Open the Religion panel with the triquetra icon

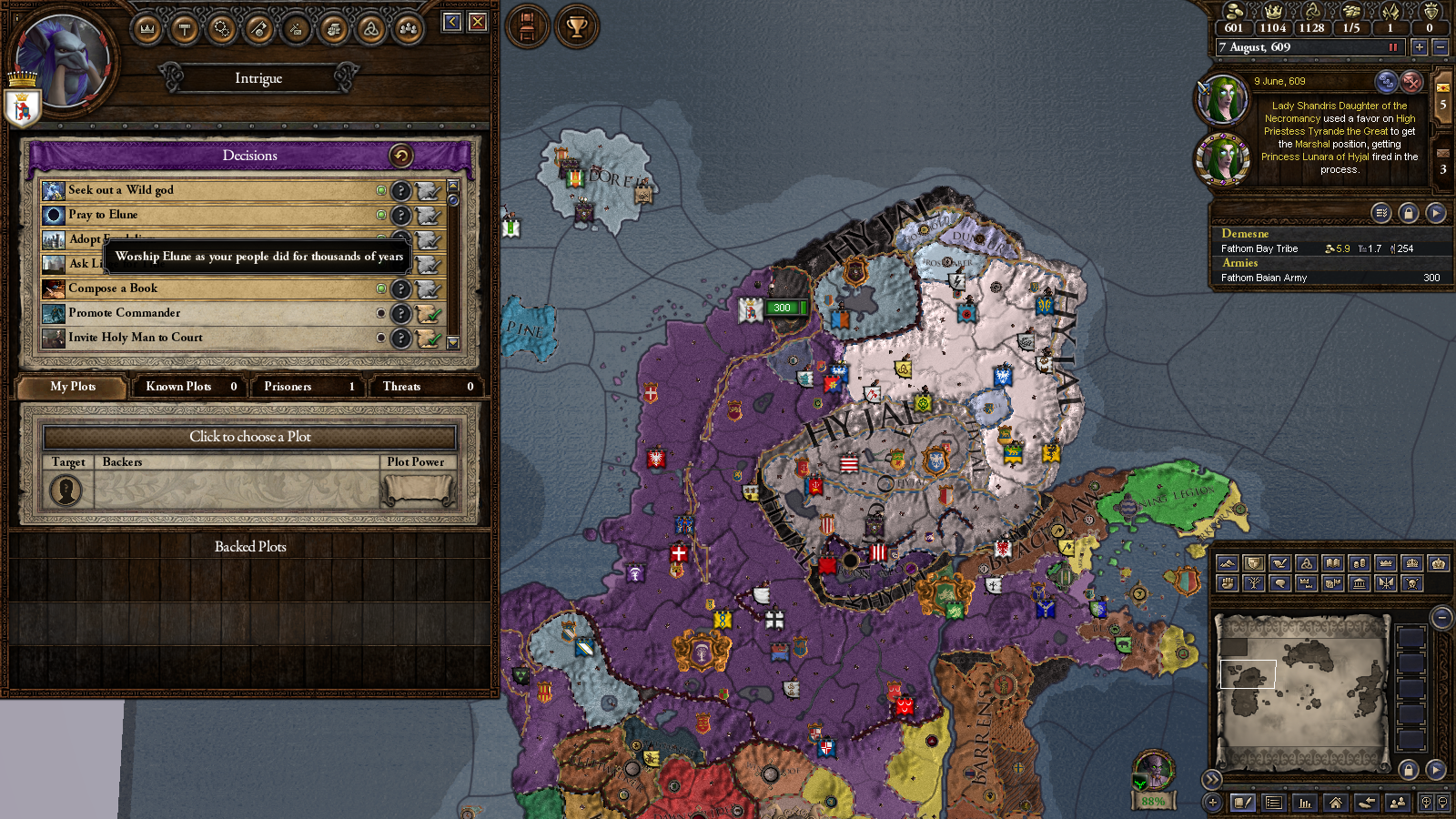click(x=370, y=28)
